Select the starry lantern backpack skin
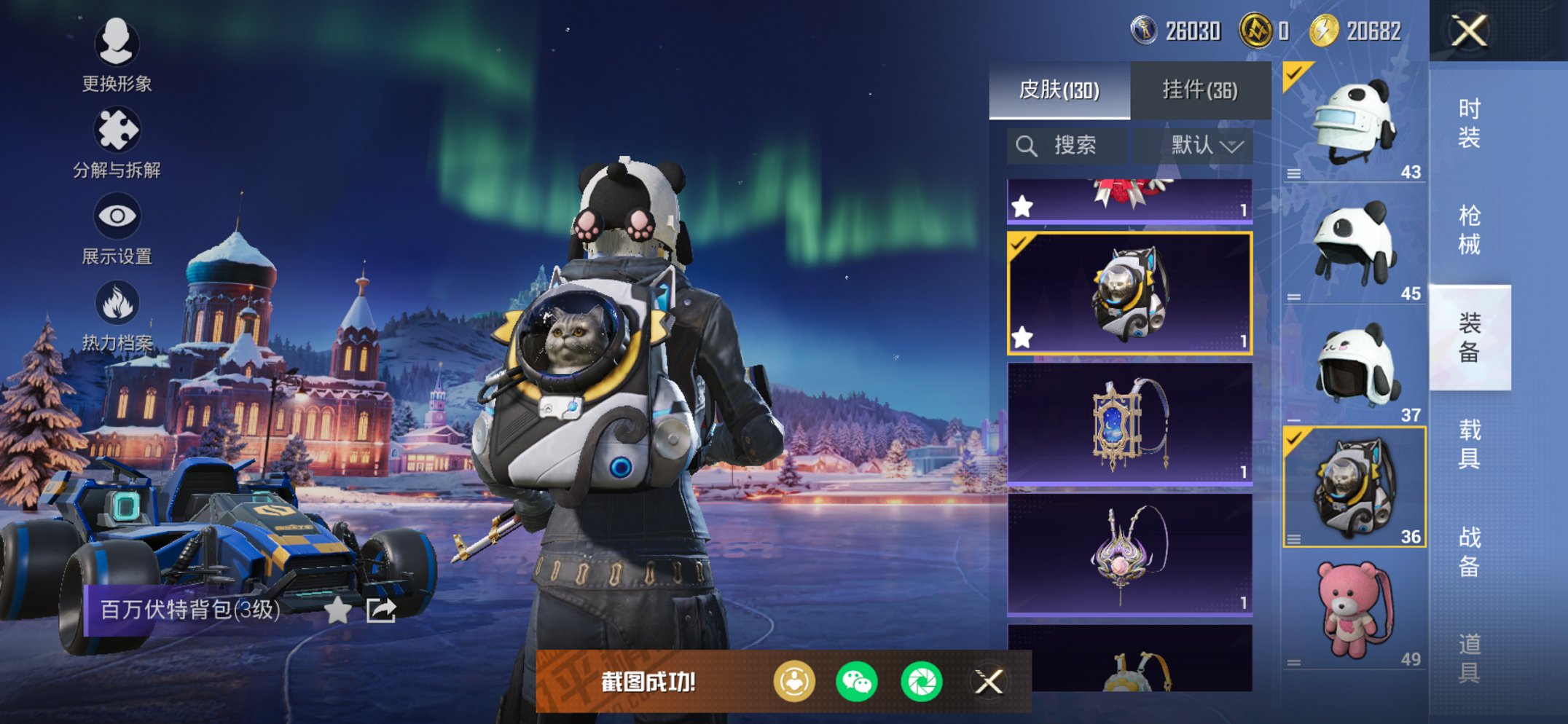Viewport: 1568px width, 724px height. [x=1129, y=423]
